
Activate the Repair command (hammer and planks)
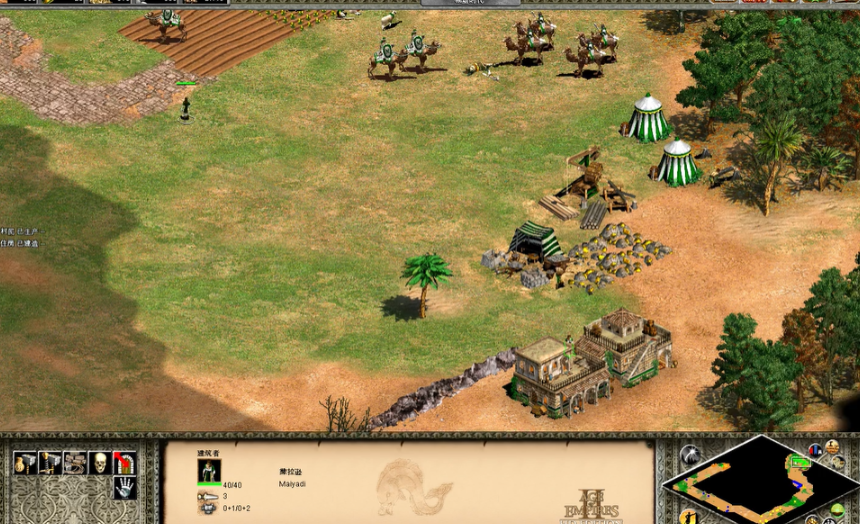tap(74, 462)
